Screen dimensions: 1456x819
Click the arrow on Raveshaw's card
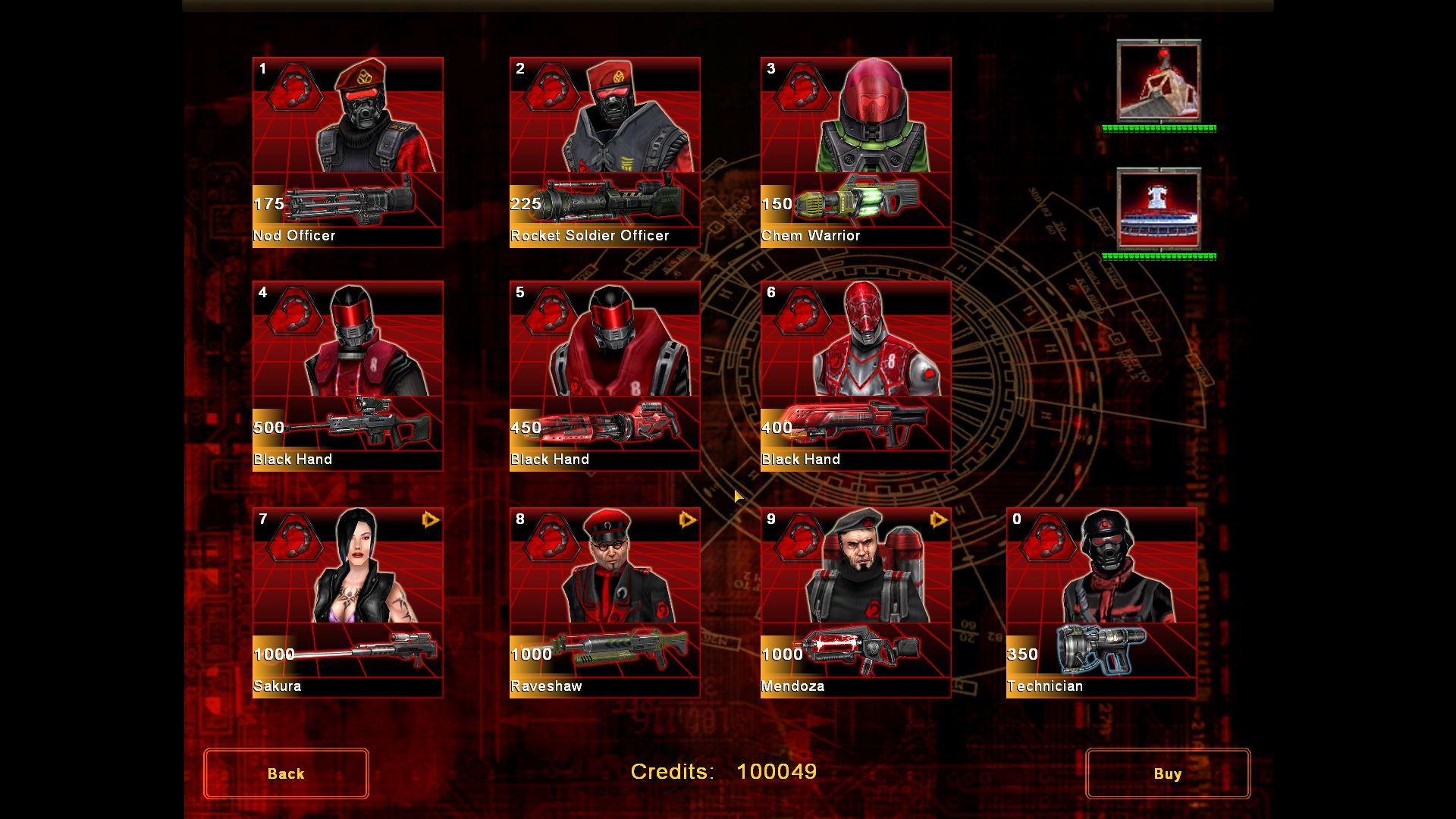(x=688, y=519)
